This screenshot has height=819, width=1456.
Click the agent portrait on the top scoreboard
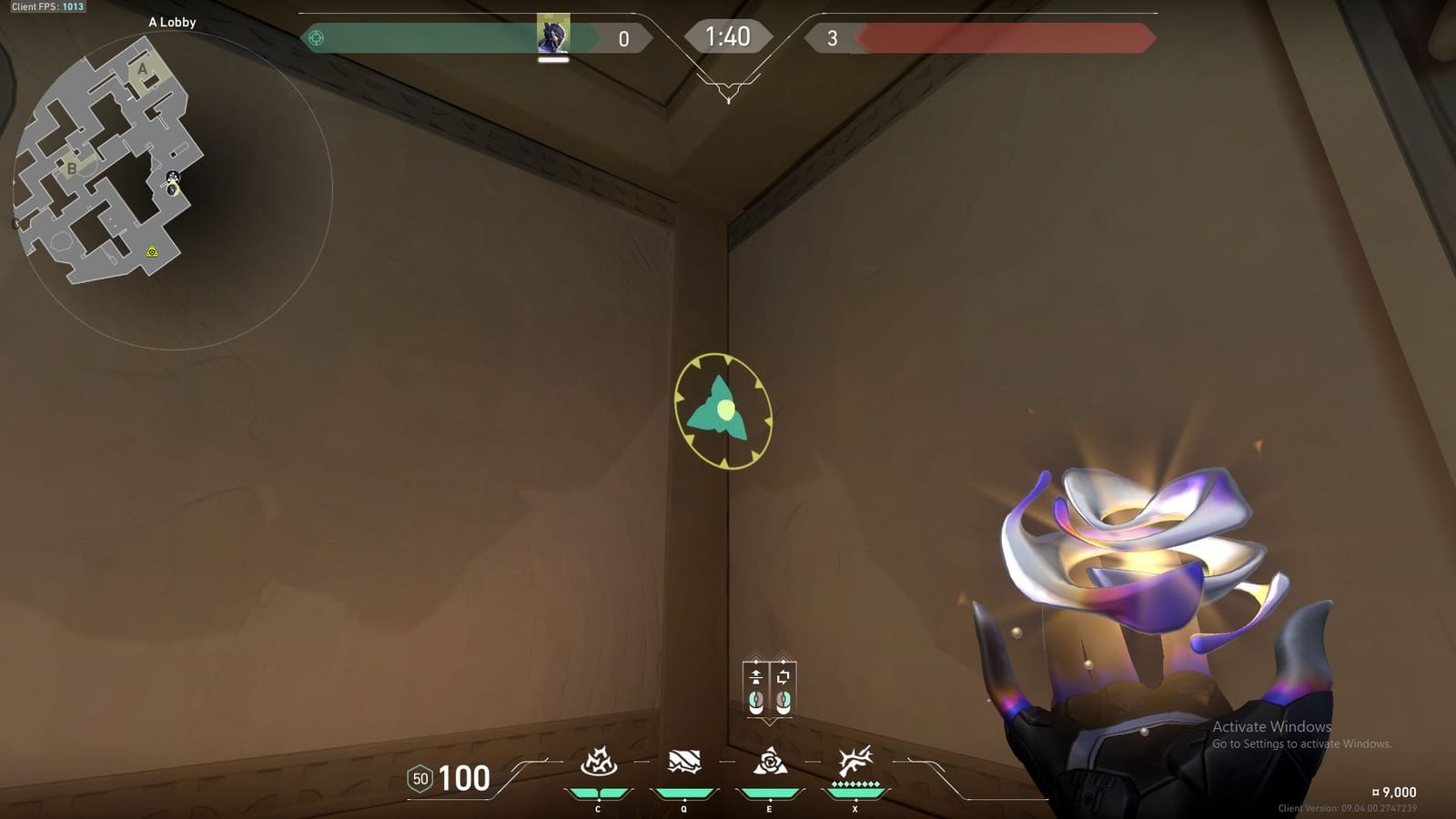(x=554, y=36)
